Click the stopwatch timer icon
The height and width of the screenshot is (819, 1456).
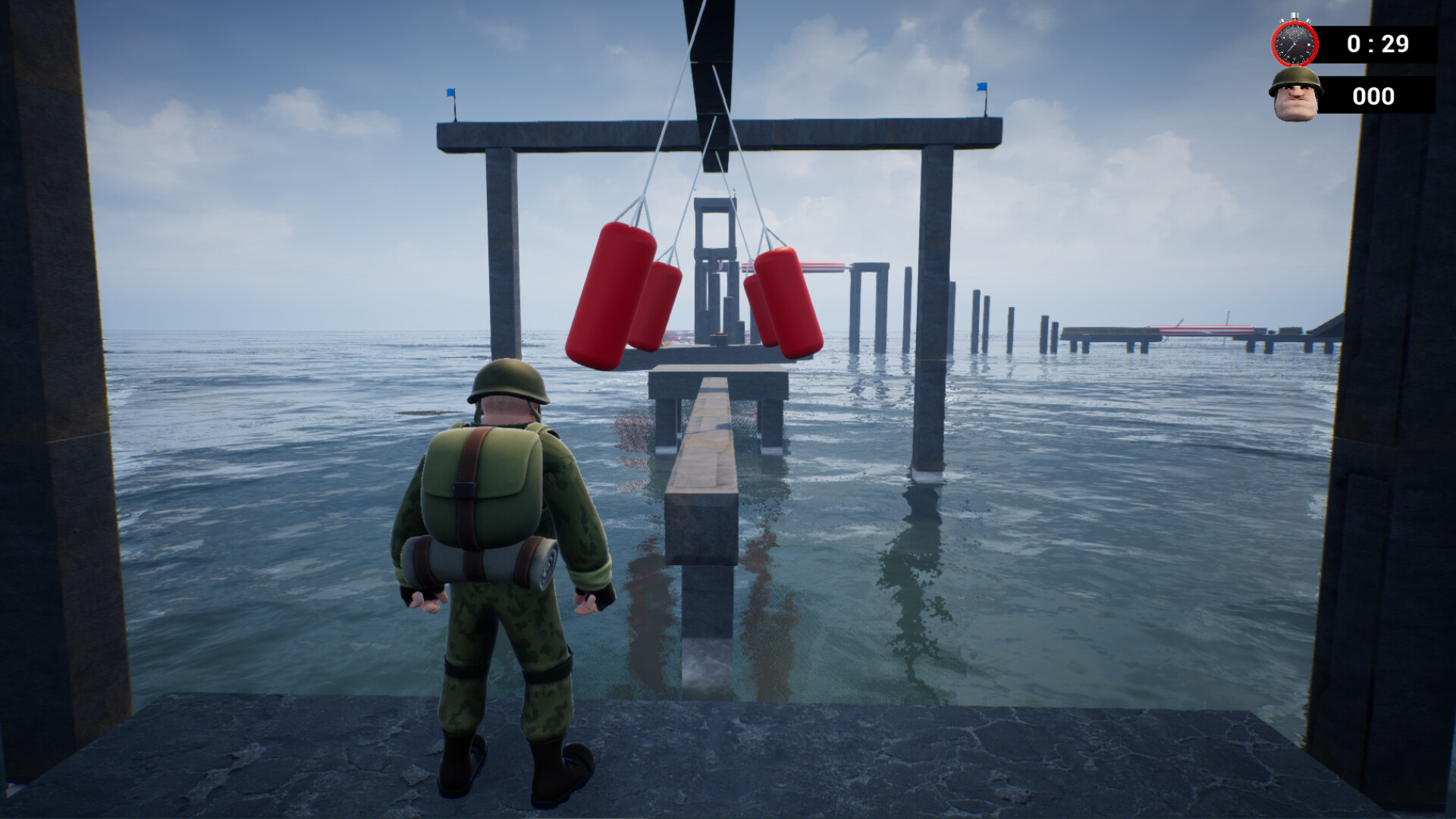click(1295, 42)
